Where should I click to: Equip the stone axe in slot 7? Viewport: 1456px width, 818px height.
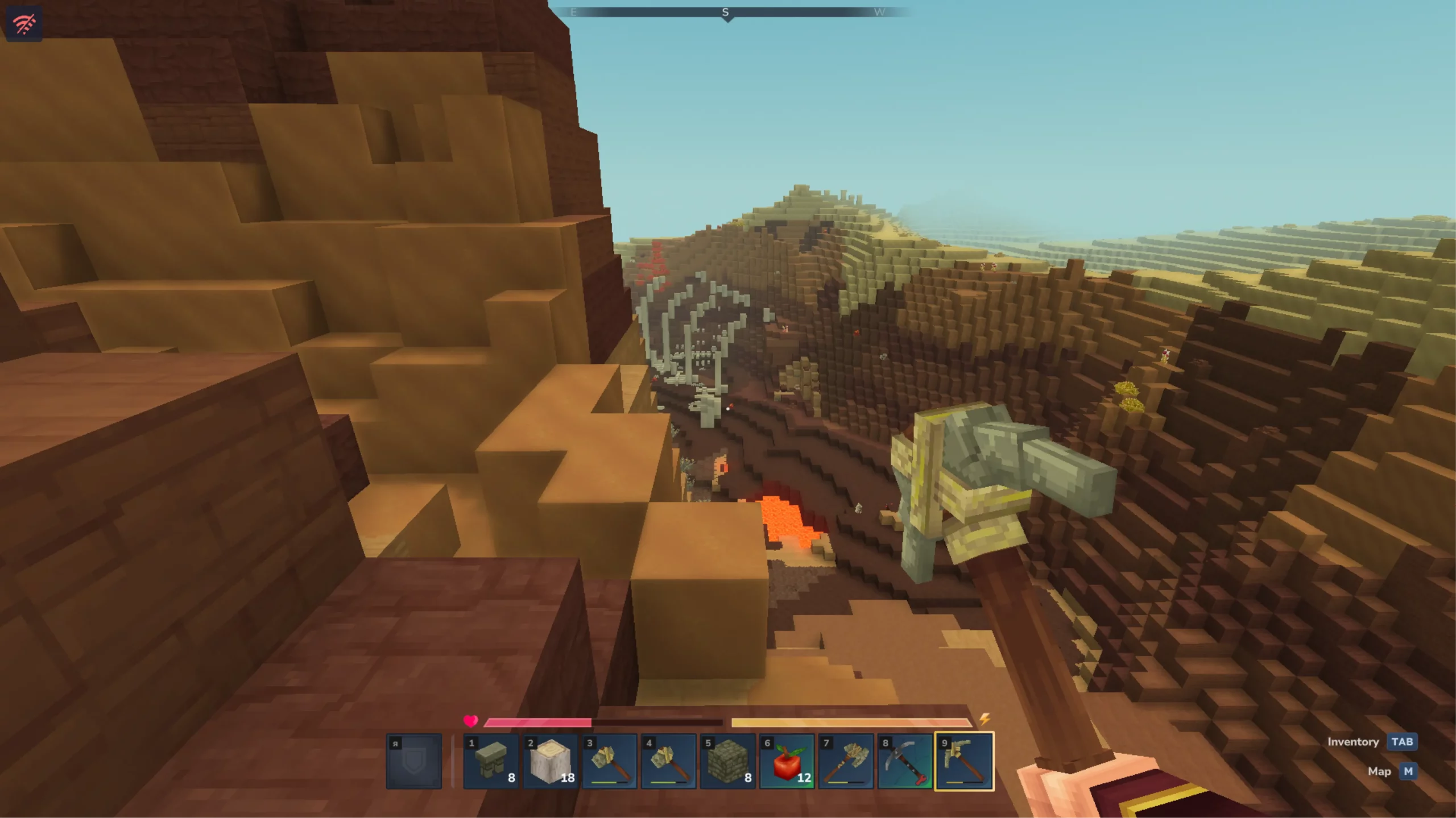(846, 761)
